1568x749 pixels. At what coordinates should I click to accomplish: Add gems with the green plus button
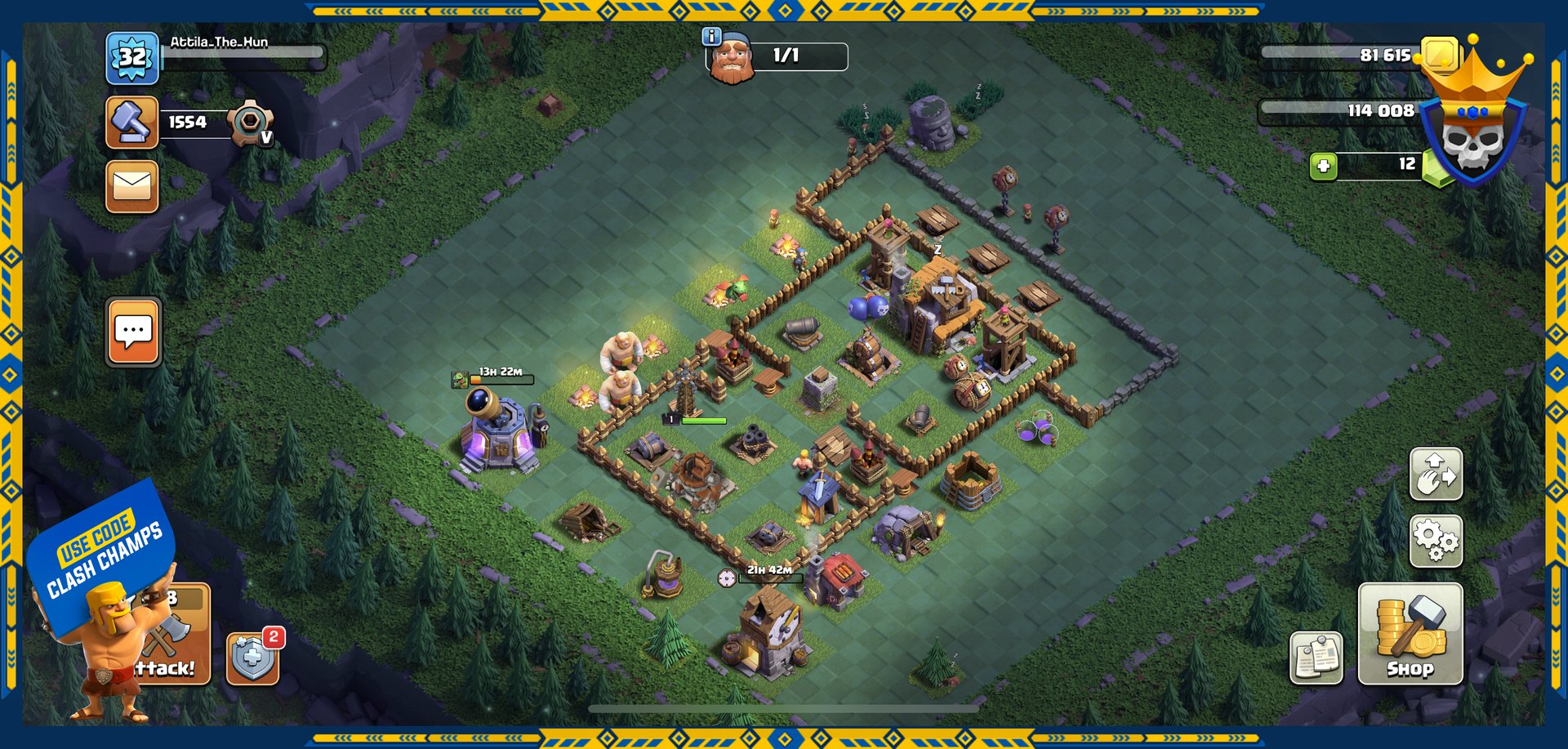click(x=1323, y=166)
